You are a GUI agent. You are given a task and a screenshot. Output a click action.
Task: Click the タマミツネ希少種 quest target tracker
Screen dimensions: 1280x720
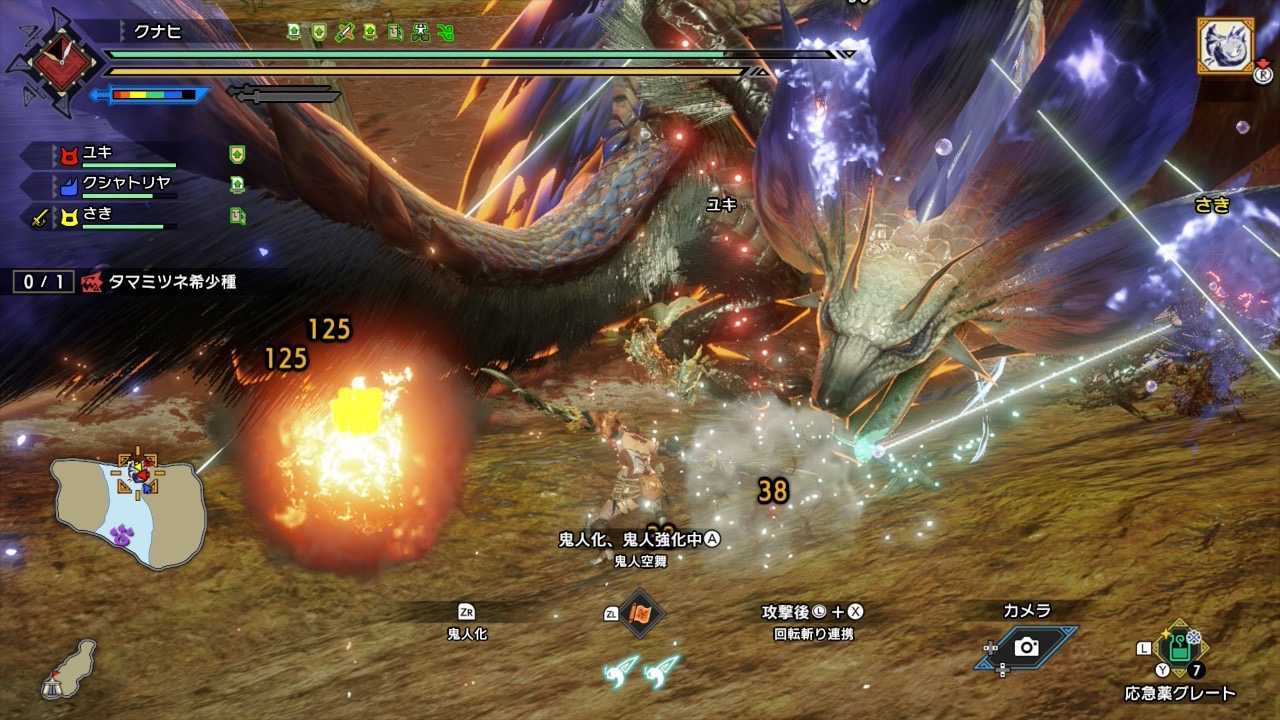pos(160,282)
